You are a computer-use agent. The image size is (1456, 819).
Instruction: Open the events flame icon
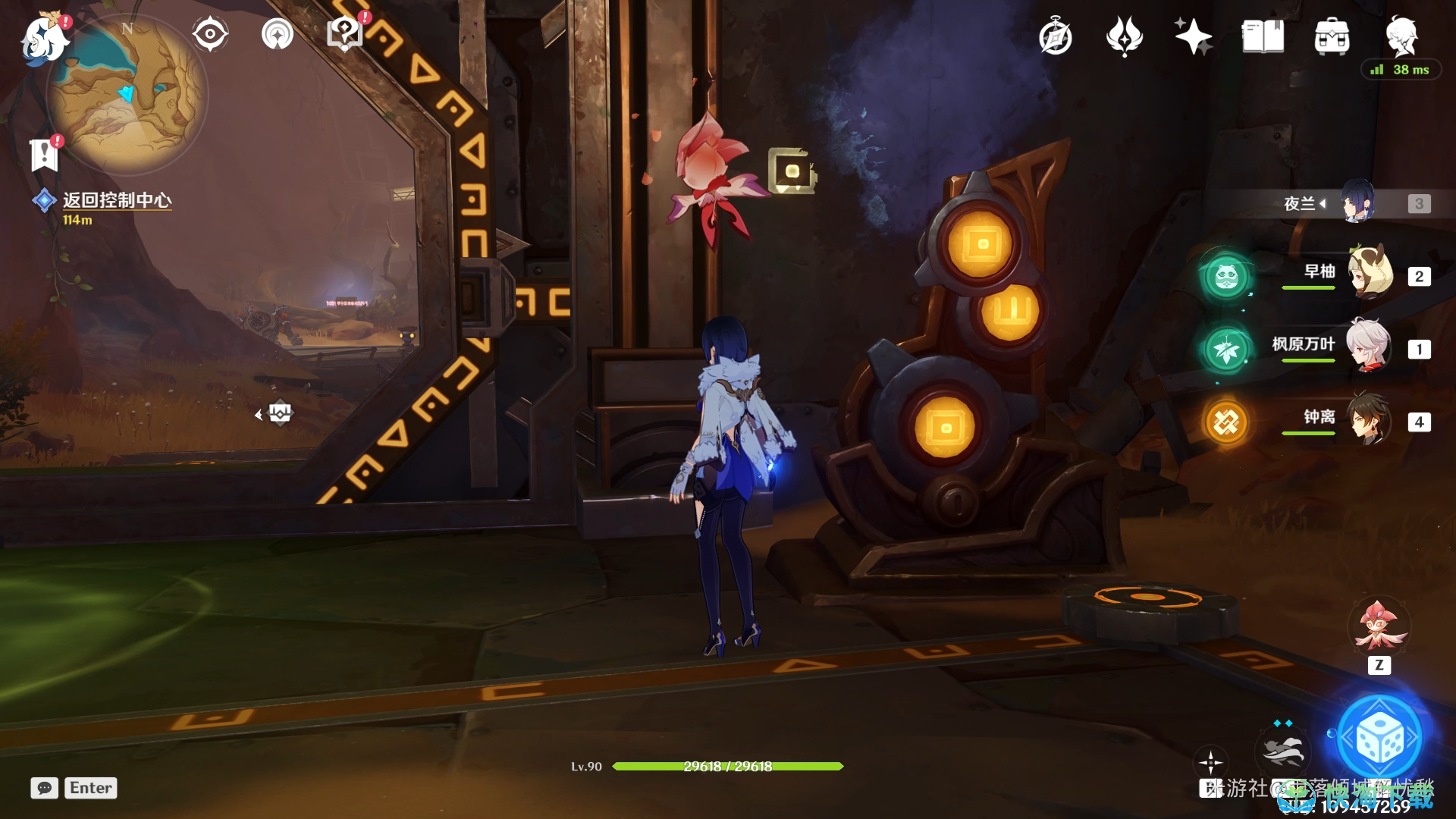(1124, 36)
